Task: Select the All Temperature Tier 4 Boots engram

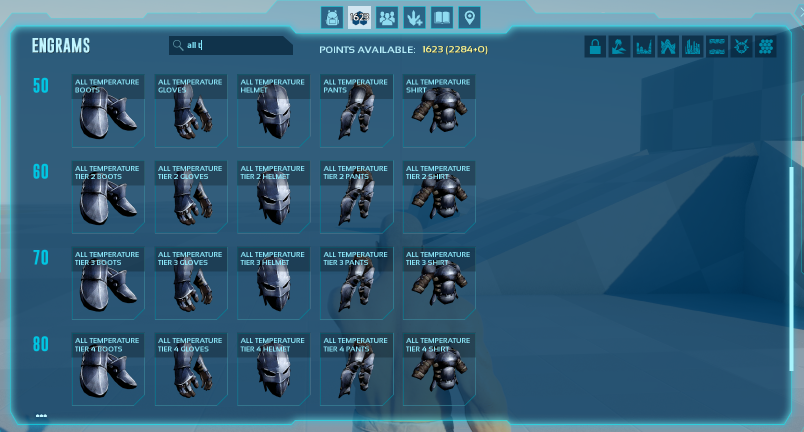Action: point(108,369)
